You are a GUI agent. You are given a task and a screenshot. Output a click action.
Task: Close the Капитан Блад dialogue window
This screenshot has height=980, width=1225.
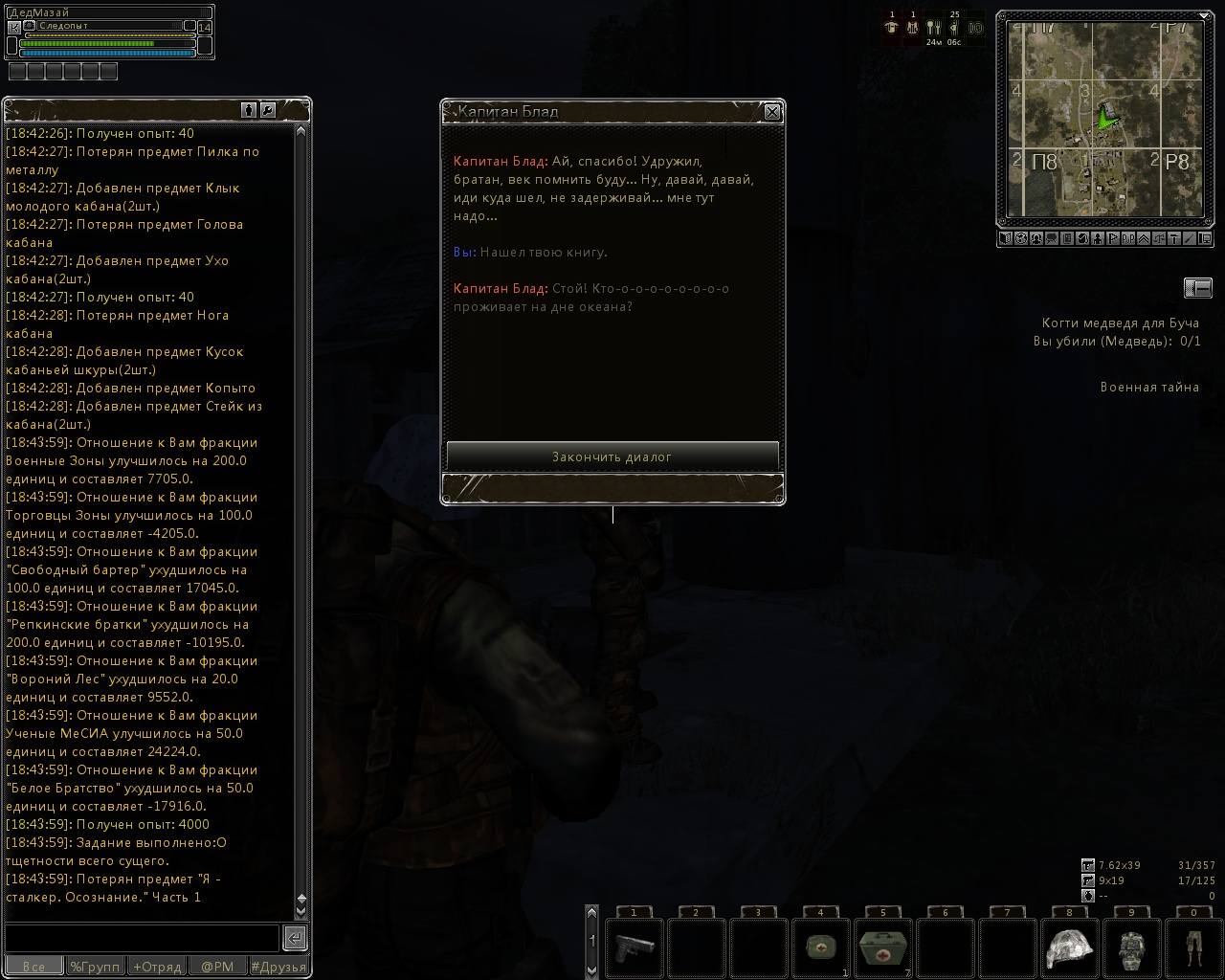772,112
